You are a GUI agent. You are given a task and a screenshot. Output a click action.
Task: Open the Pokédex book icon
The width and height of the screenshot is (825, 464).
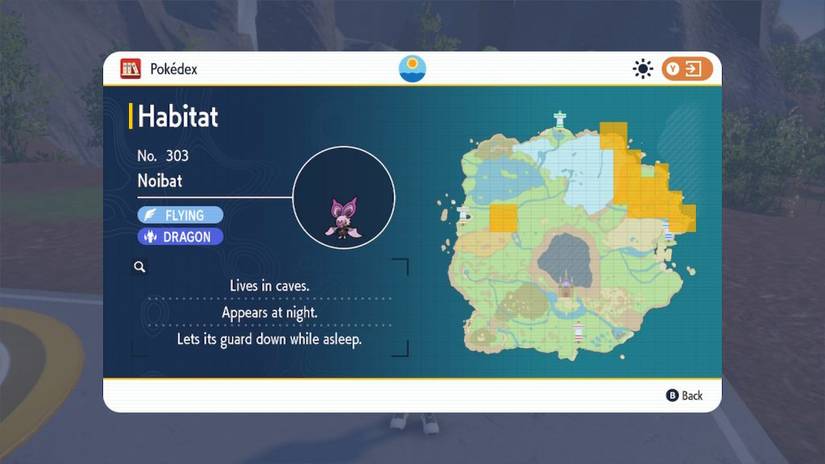[130, 68]
